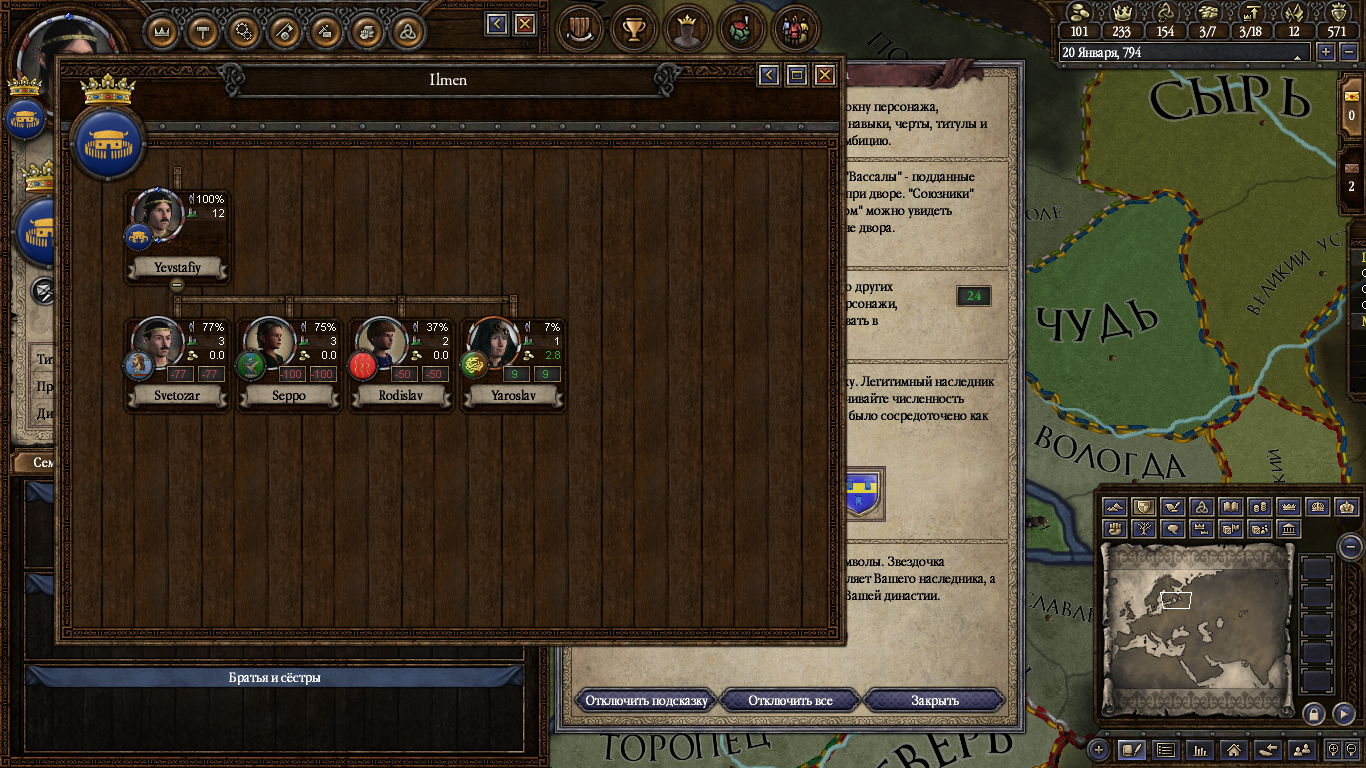The image size is (1366, 768).
Task: Close the Ilmen dynasty tree window
Action: pos(824,75)
